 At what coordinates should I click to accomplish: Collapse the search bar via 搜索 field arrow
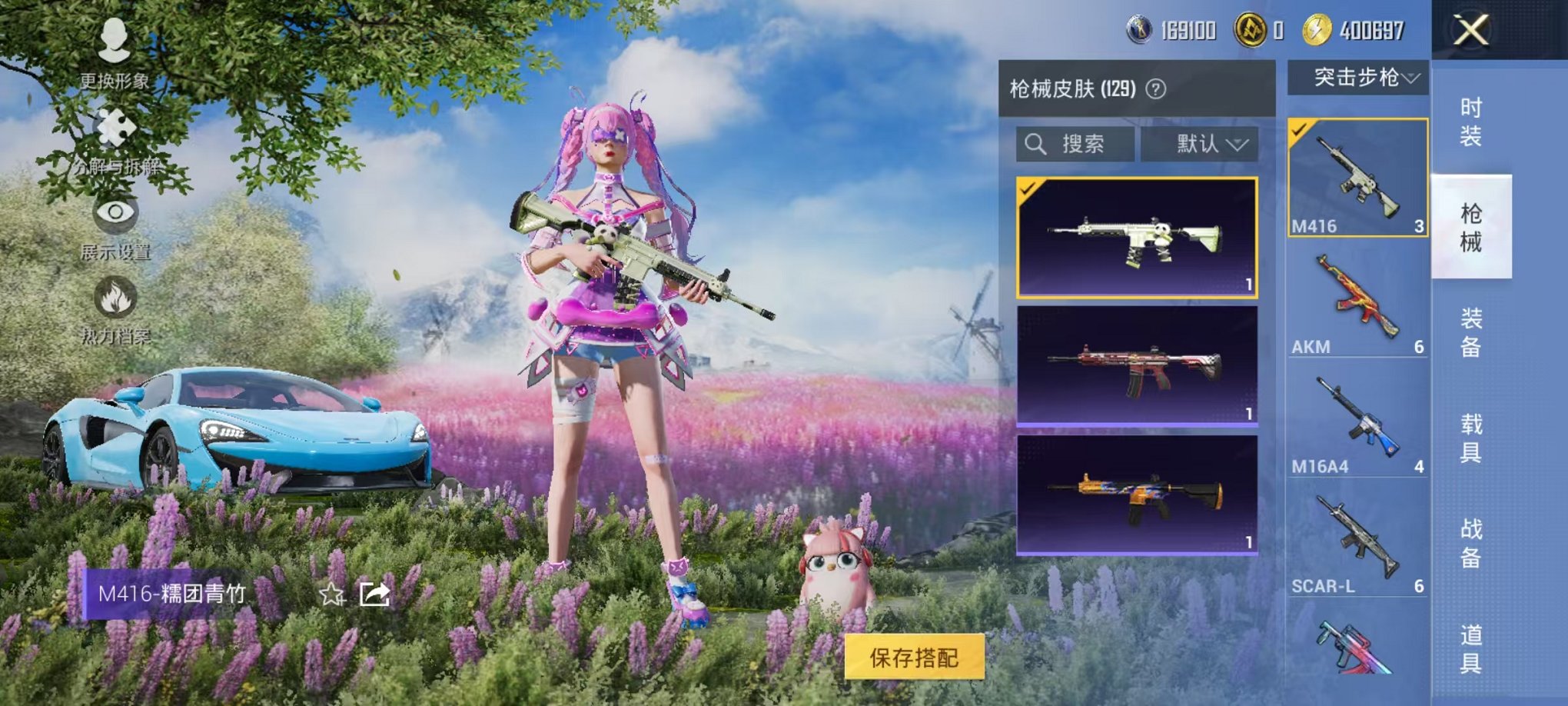tap(1099, 145)
